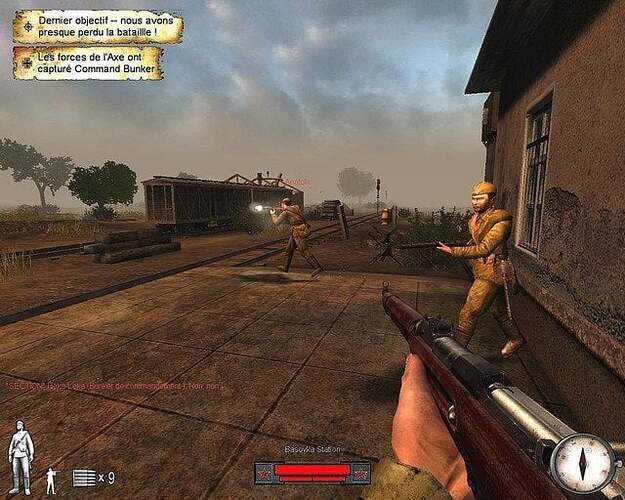Select the rifle ammo clip icon
The width and height of the screenshot is (625, 500).
(85, 478)
